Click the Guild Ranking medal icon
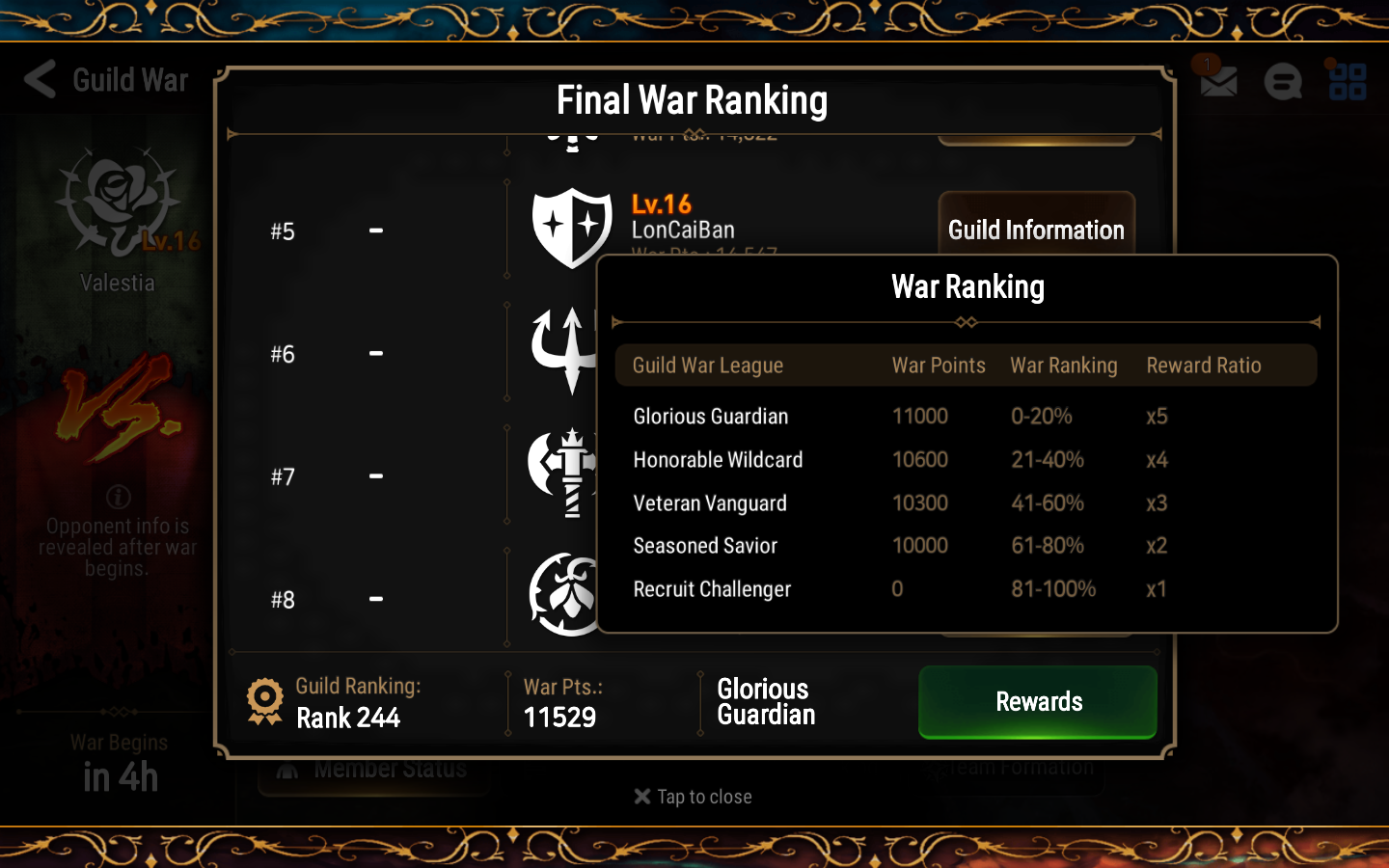This screenshot has width=1389, height=868. coord(262,699)
